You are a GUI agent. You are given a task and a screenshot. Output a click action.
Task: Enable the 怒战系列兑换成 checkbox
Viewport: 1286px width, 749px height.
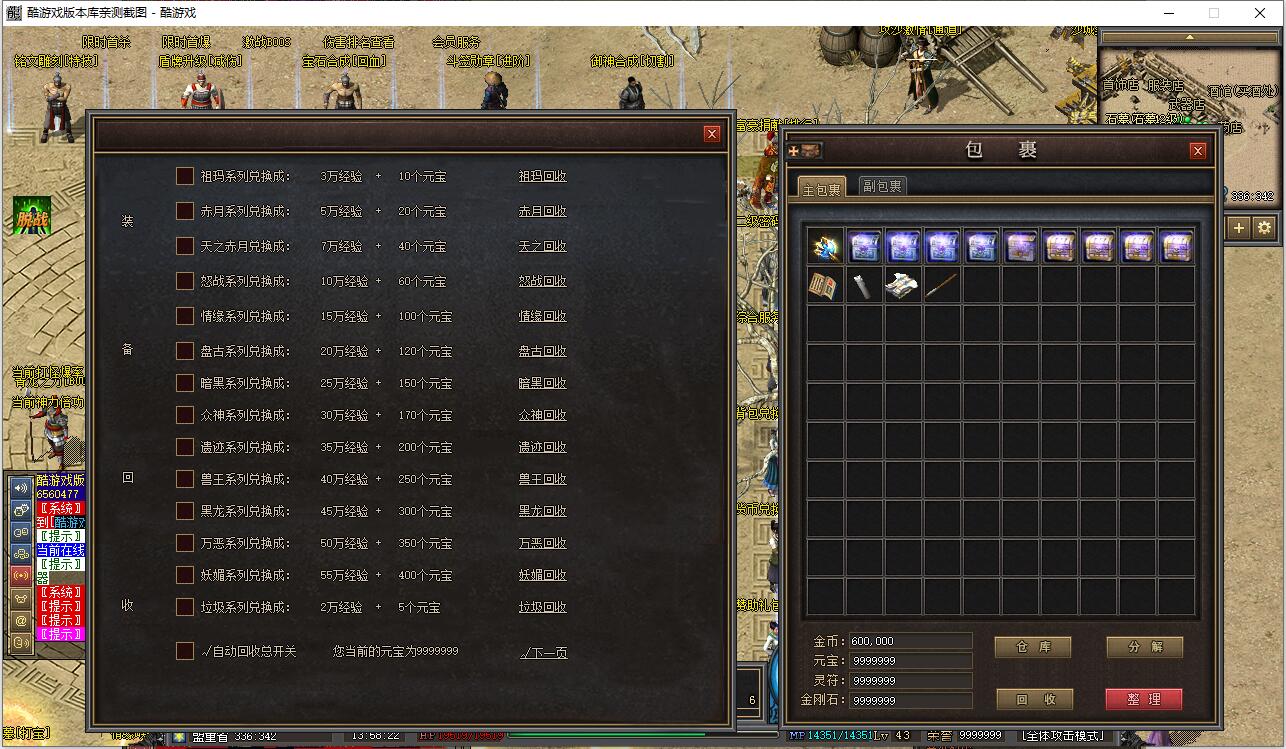point(185,281)
